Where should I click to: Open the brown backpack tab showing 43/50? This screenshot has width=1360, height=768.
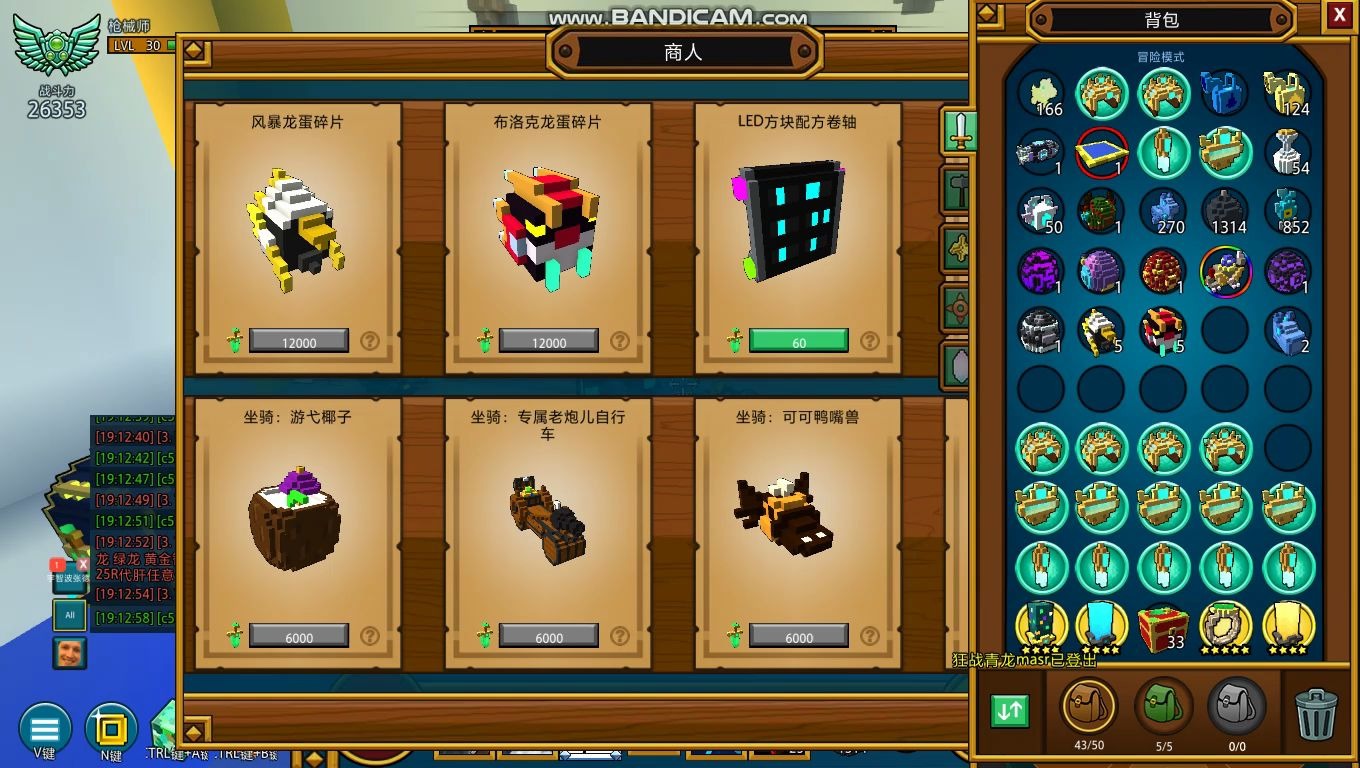(1088, 706)
